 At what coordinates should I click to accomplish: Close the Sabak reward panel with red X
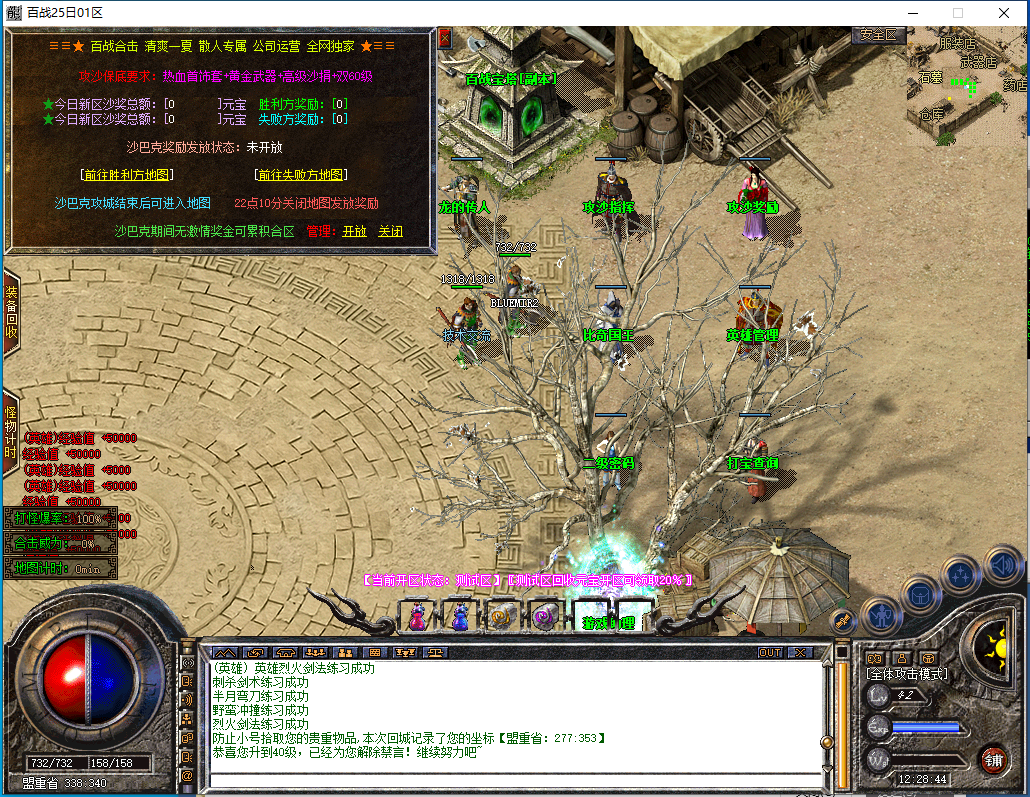coord(445,39)
